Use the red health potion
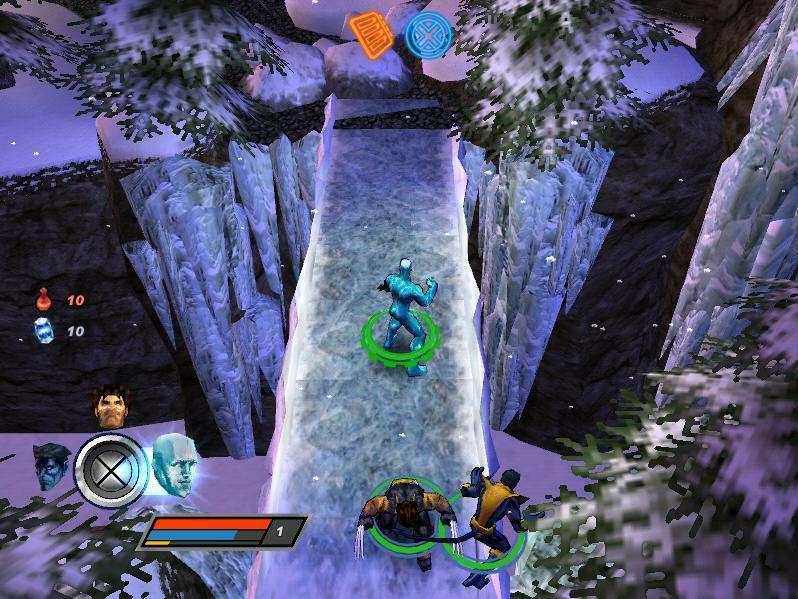 (44, 298)
